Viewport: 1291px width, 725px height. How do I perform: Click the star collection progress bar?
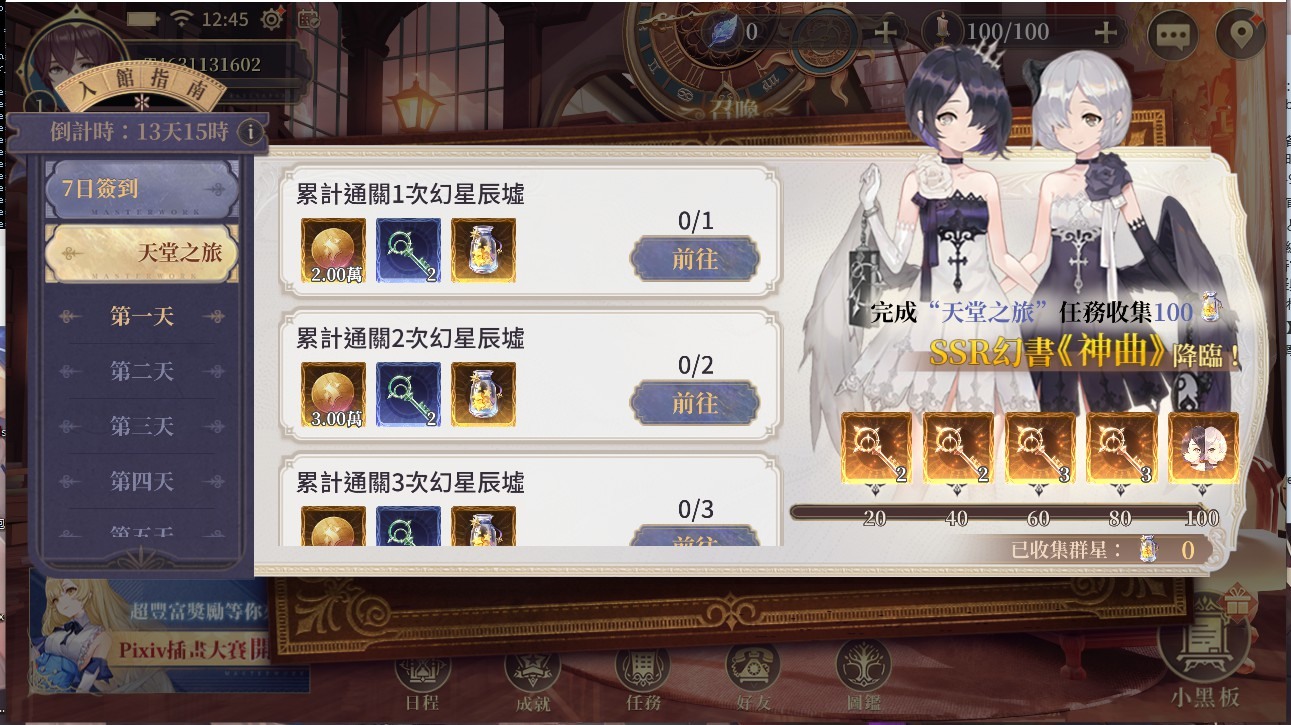click(1000, 510)
